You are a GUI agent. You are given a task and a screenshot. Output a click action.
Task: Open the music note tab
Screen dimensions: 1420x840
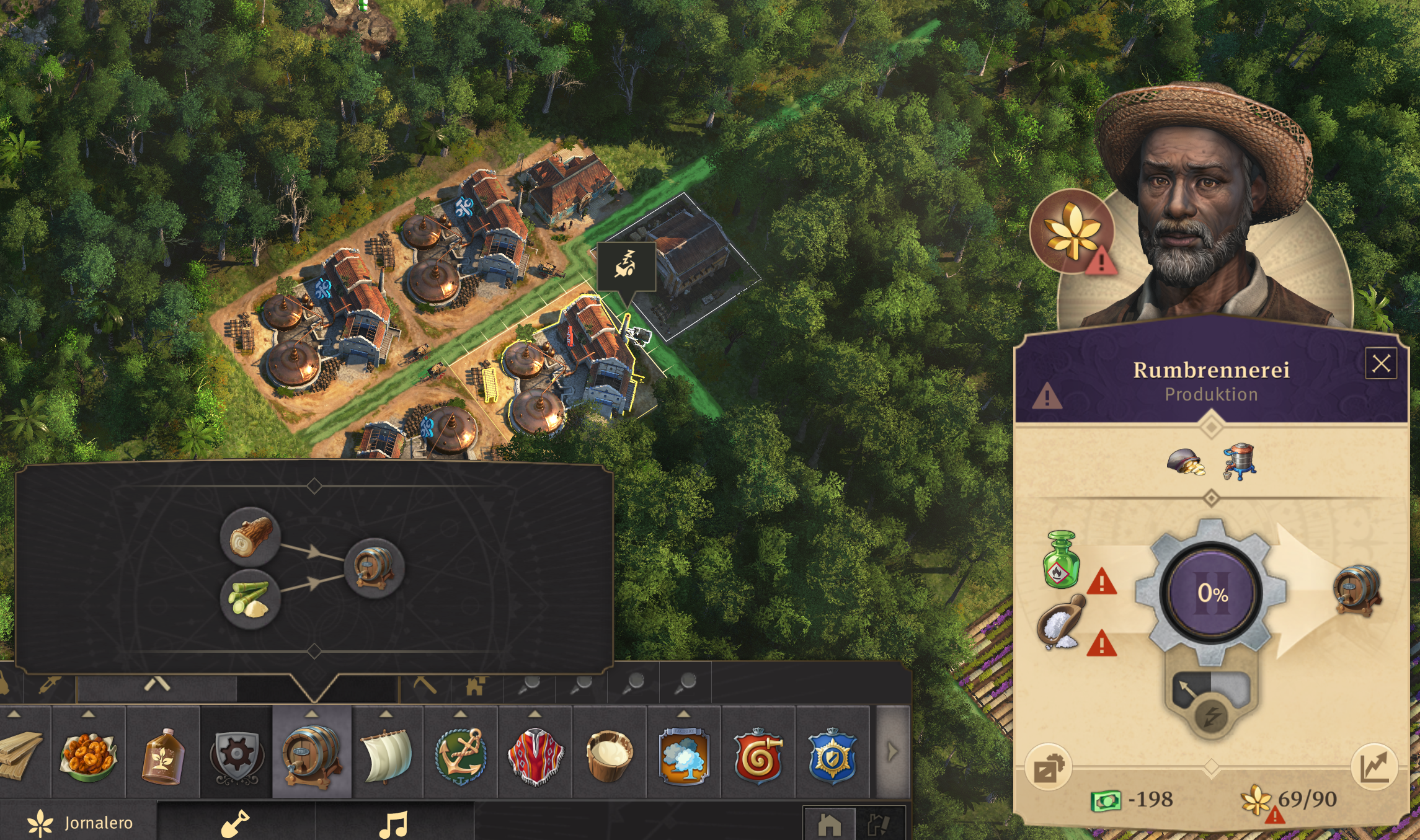pos(394,823)
